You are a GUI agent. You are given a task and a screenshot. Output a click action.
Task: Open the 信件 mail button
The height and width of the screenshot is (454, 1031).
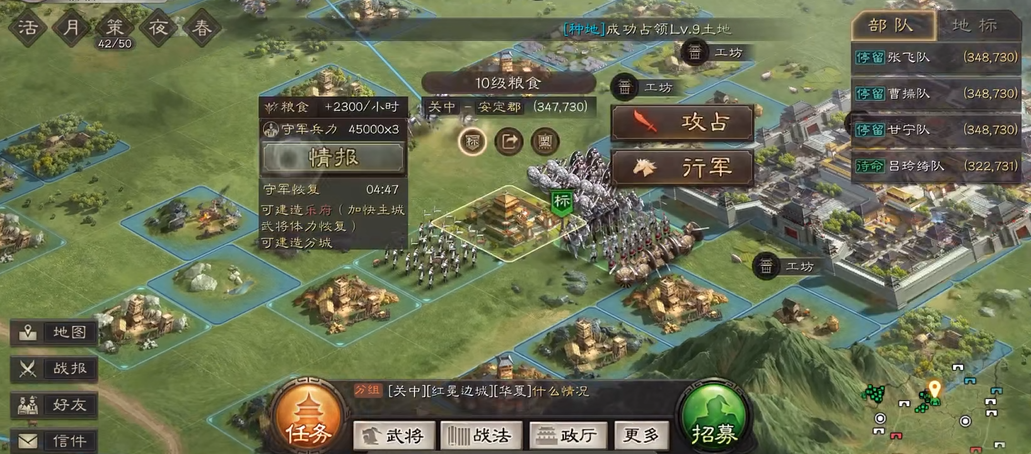55,440
